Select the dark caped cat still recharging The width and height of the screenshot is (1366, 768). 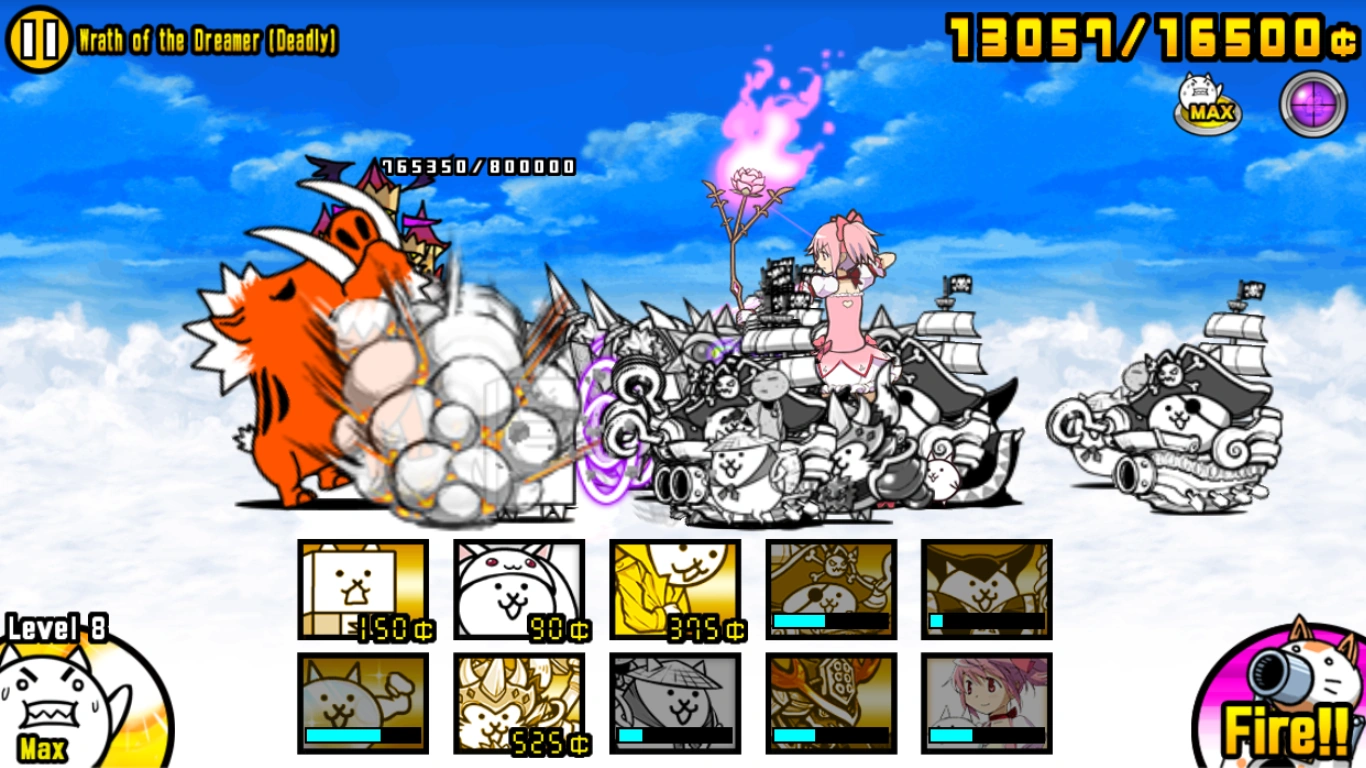pyautogui.click(x=988, y=590)
